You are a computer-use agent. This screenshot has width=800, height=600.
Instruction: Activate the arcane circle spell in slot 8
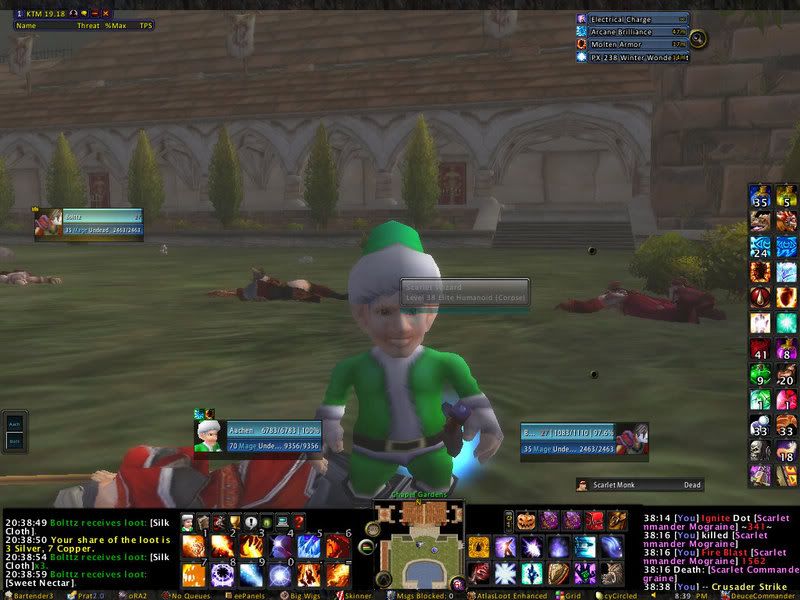click(222, 575)
